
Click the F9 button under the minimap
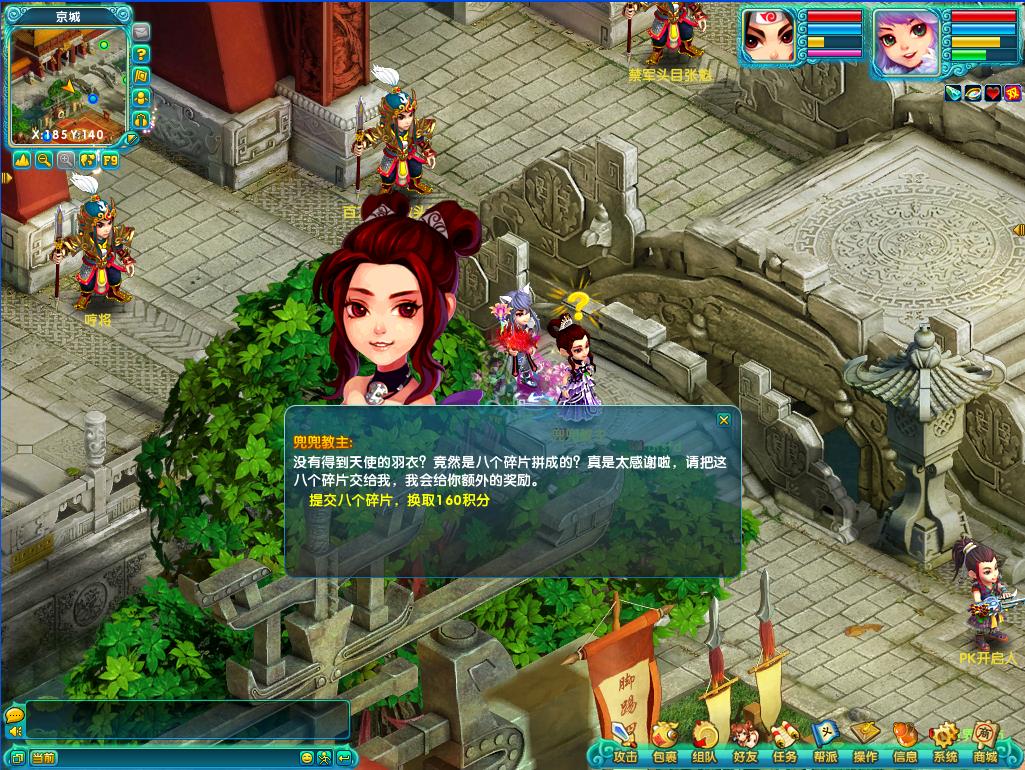(110, 160)
